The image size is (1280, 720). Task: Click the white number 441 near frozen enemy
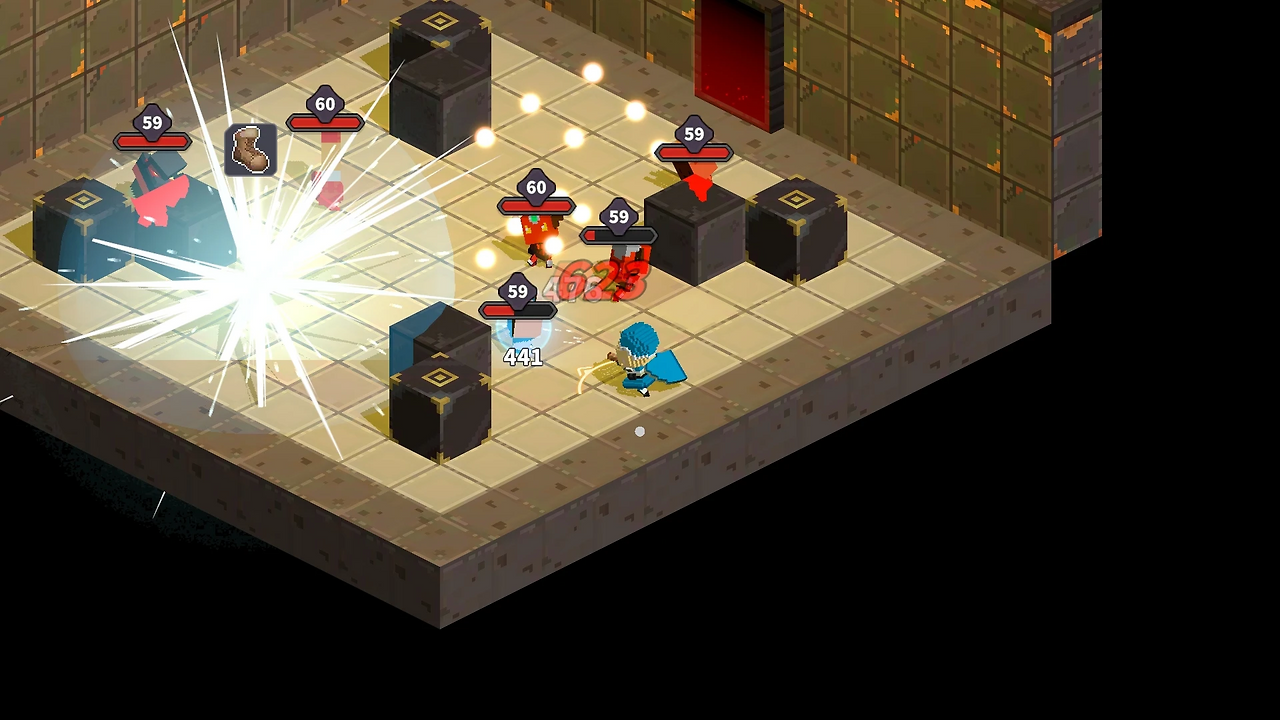coord(521,357)
